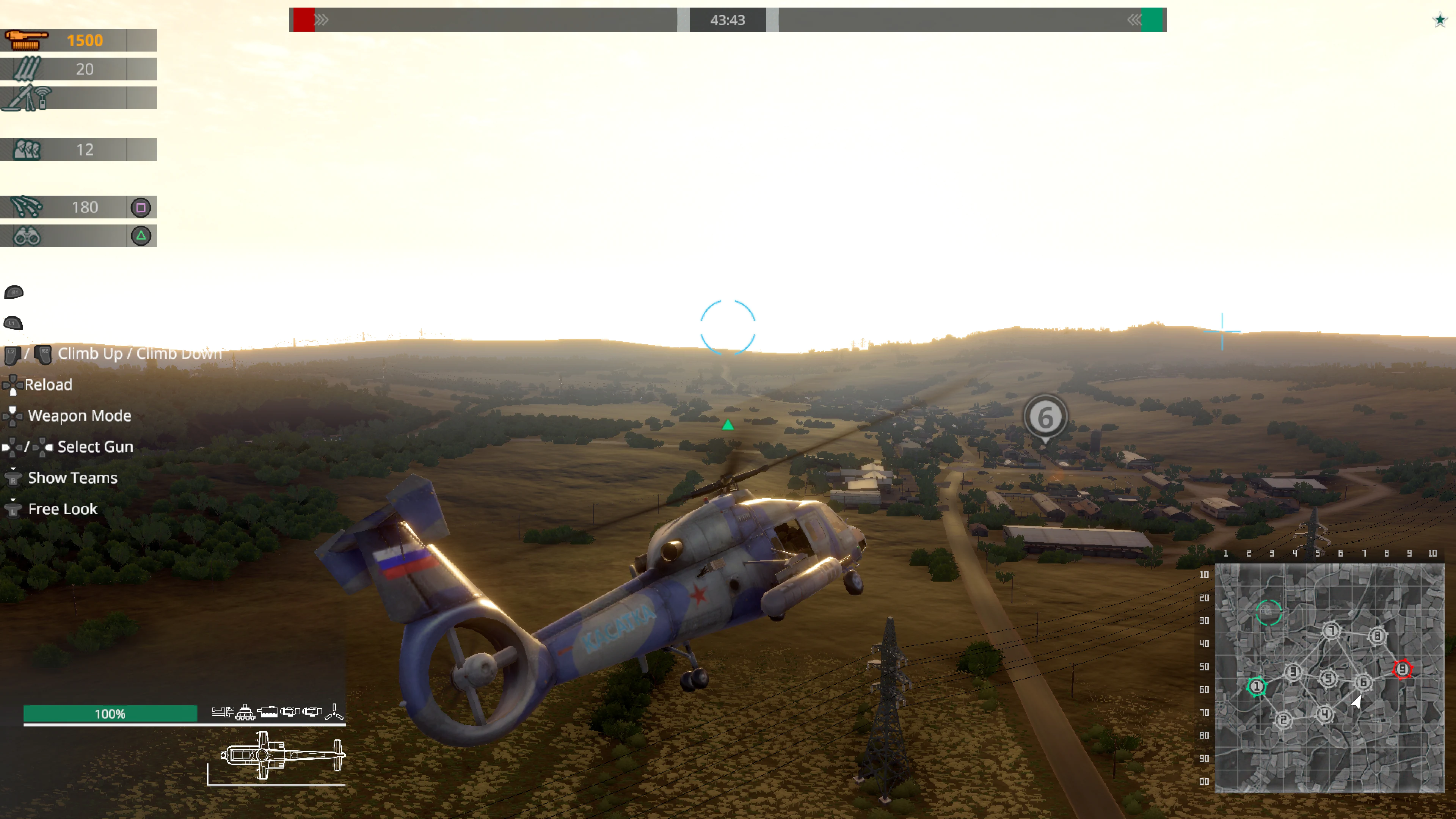The height and width of the screenshot is (819, 1456).
Task: Click the machine gun module icon
Action: (x=222, y=711)
